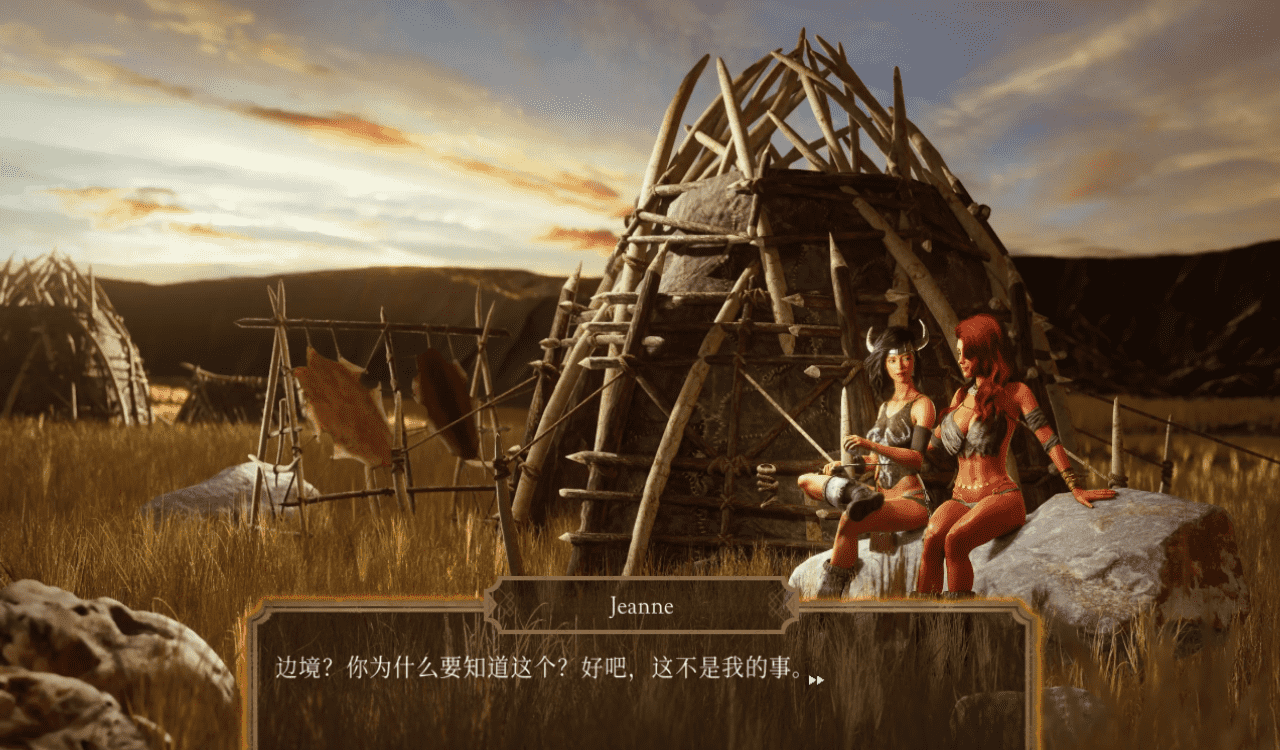Click the double-arrow advance indicator
Screen dimensions: 1280x750
(817, 678)
